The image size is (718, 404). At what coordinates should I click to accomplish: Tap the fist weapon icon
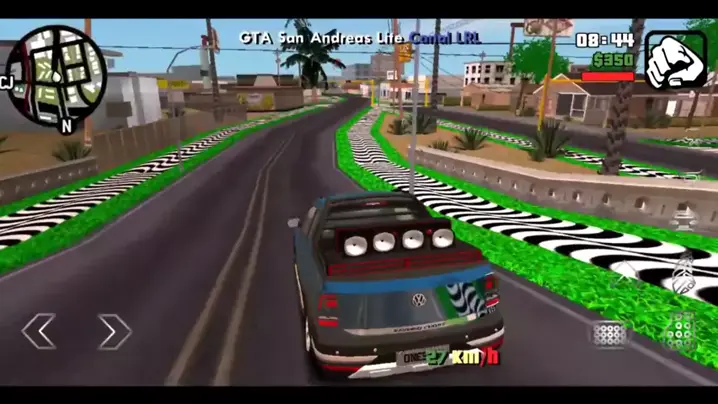coord(674,60)
